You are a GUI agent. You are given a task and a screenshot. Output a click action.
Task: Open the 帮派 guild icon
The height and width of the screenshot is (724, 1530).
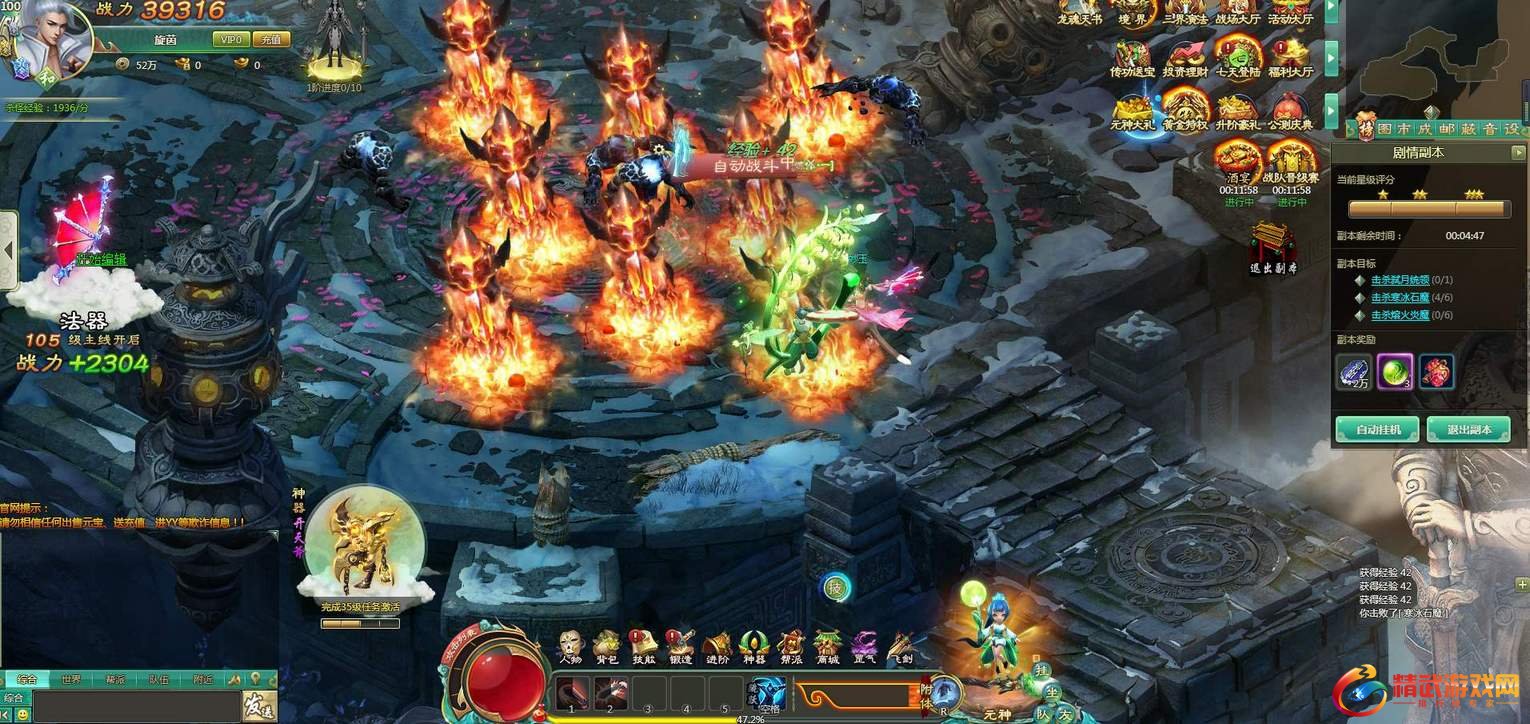click(791, 647)
